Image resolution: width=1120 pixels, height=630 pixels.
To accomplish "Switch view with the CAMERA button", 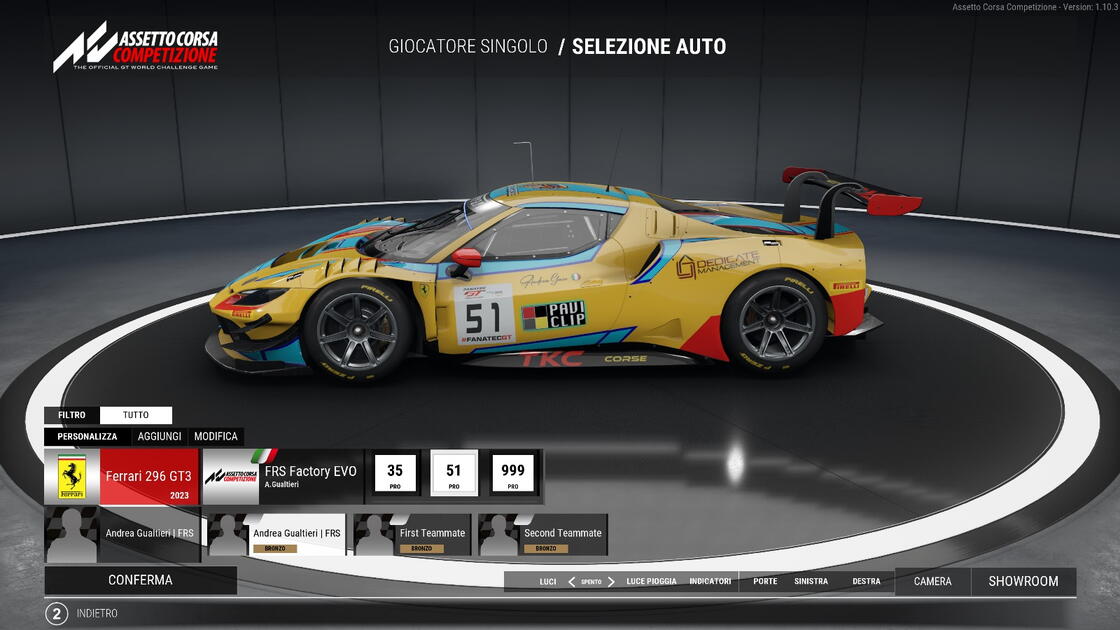I will pyautogui.click(x=932, y=581).
